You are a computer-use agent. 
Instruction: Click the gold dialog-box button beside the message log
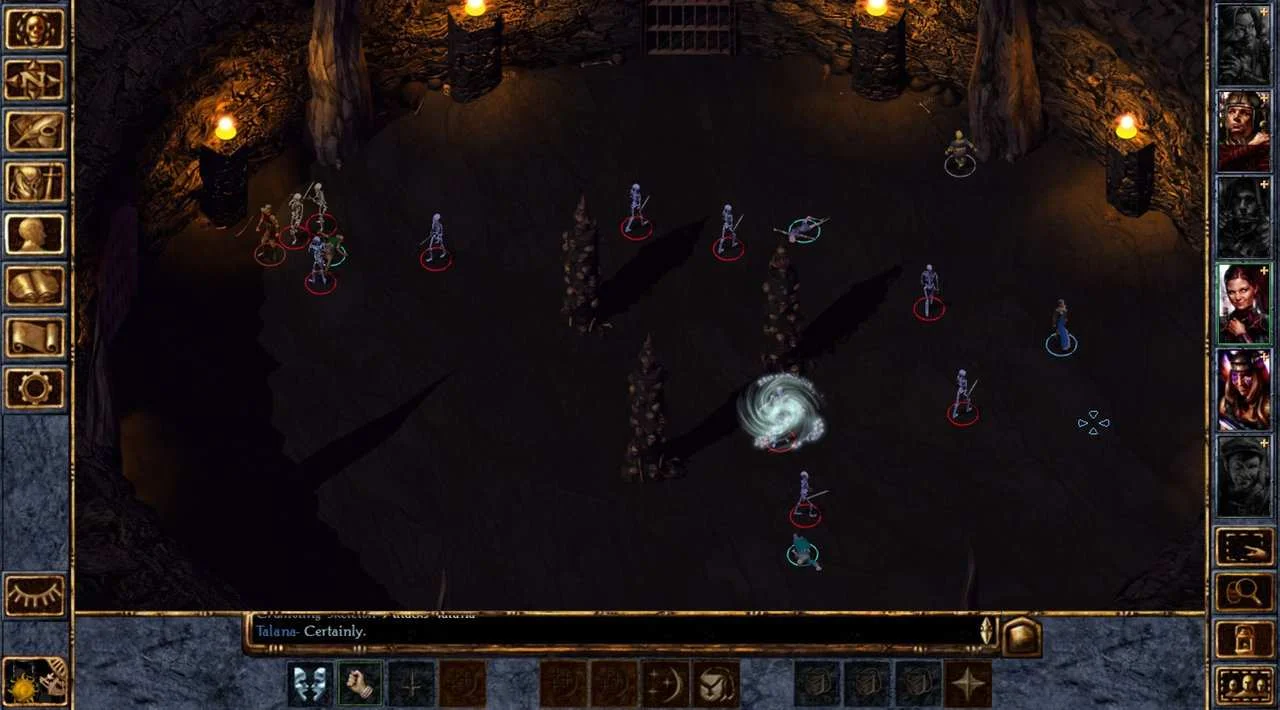click(1022, 636)
